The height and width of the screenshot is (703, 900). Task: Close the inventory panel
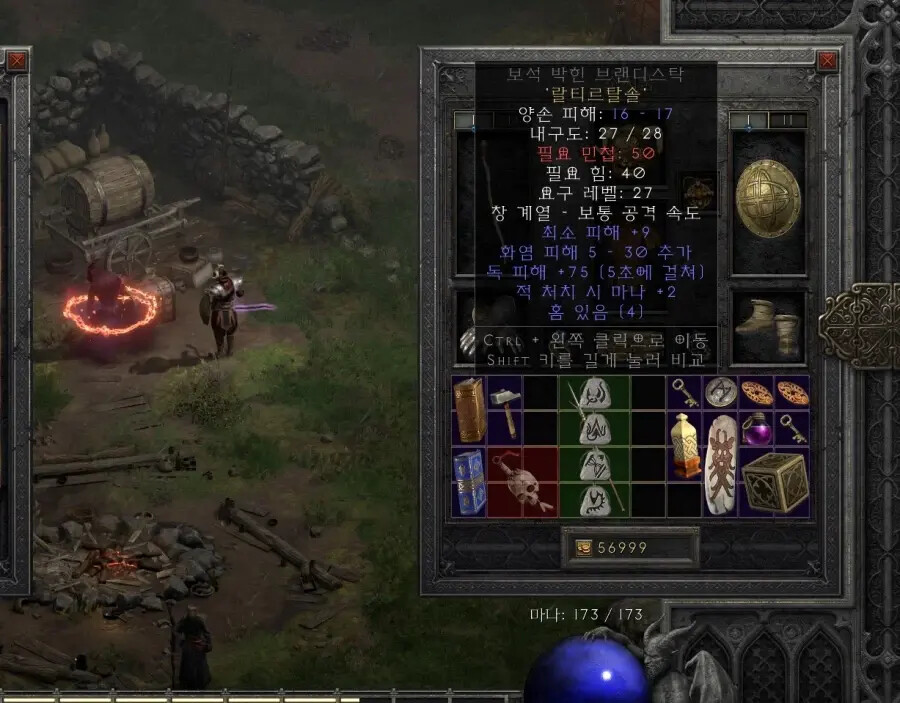828,61
